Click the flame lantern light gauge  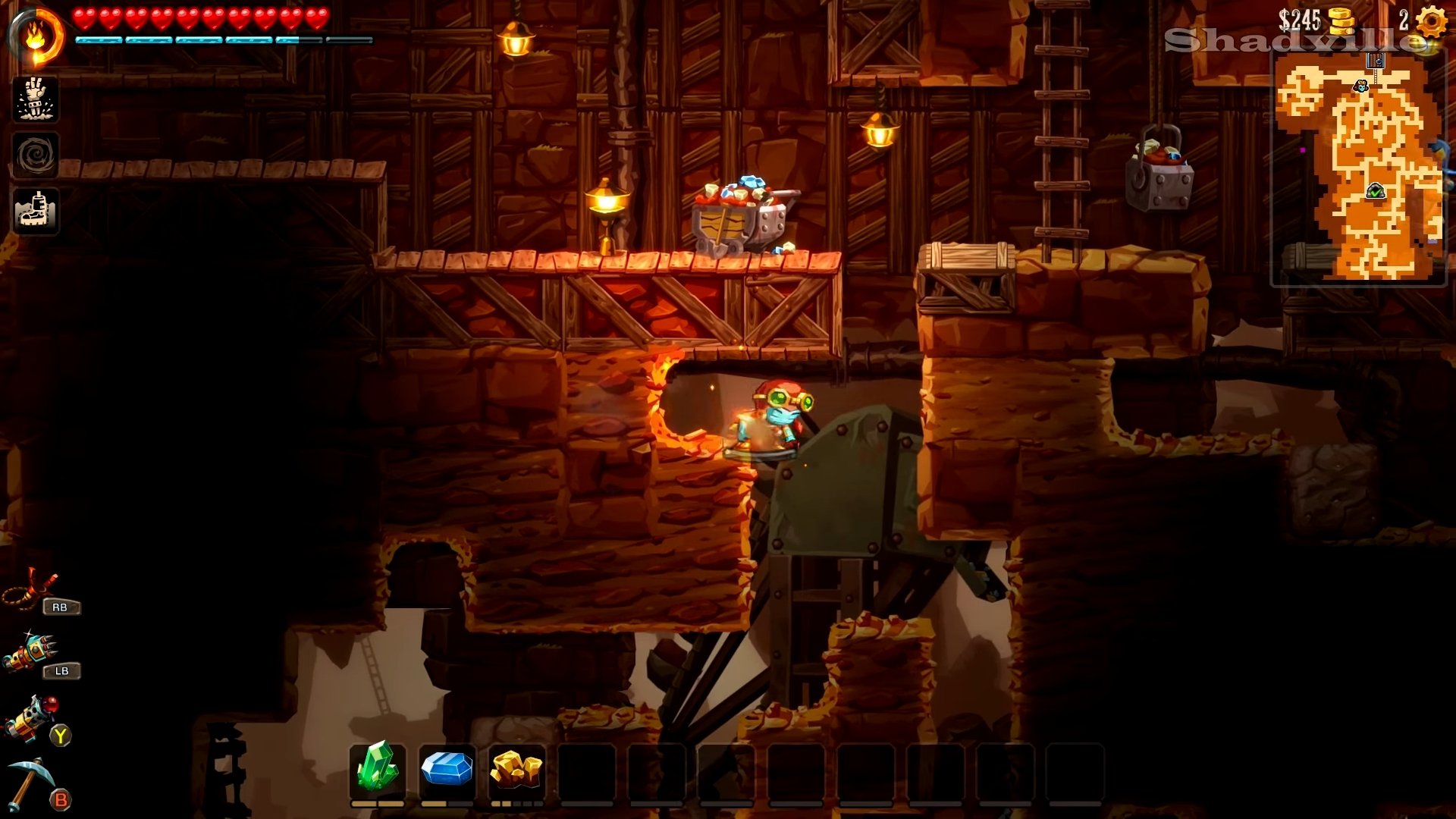[36, 36]
